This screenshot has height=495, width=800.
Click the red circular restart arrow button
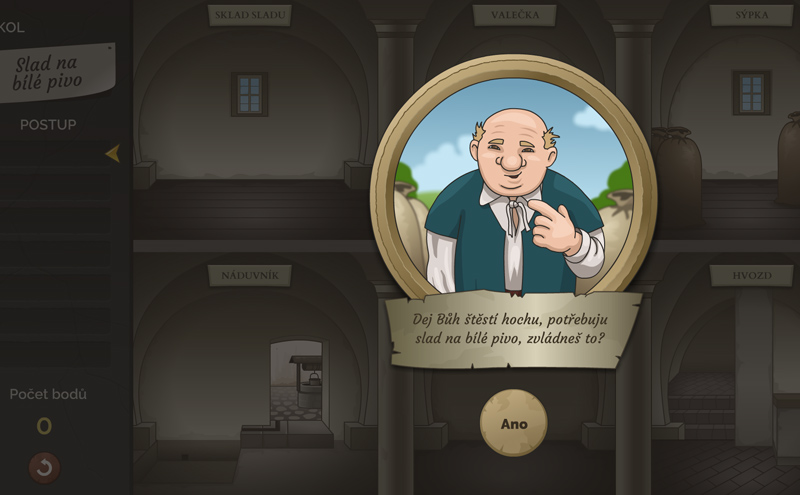point(44,466)
